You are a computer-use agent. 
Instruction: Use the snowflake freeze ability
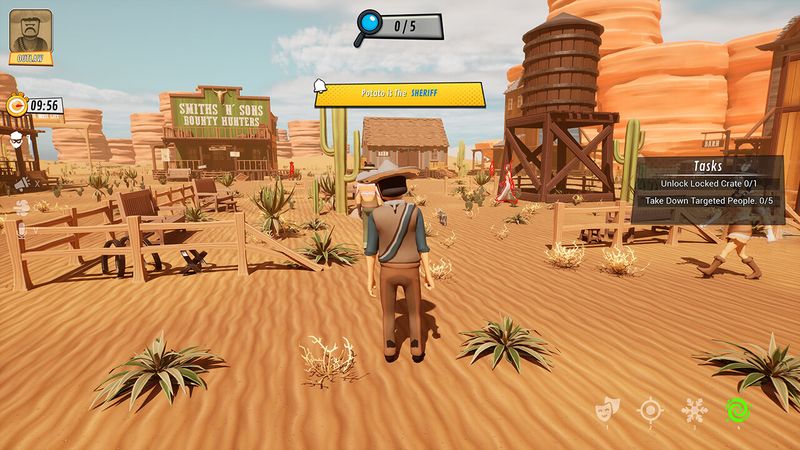(x=693, y=409)
